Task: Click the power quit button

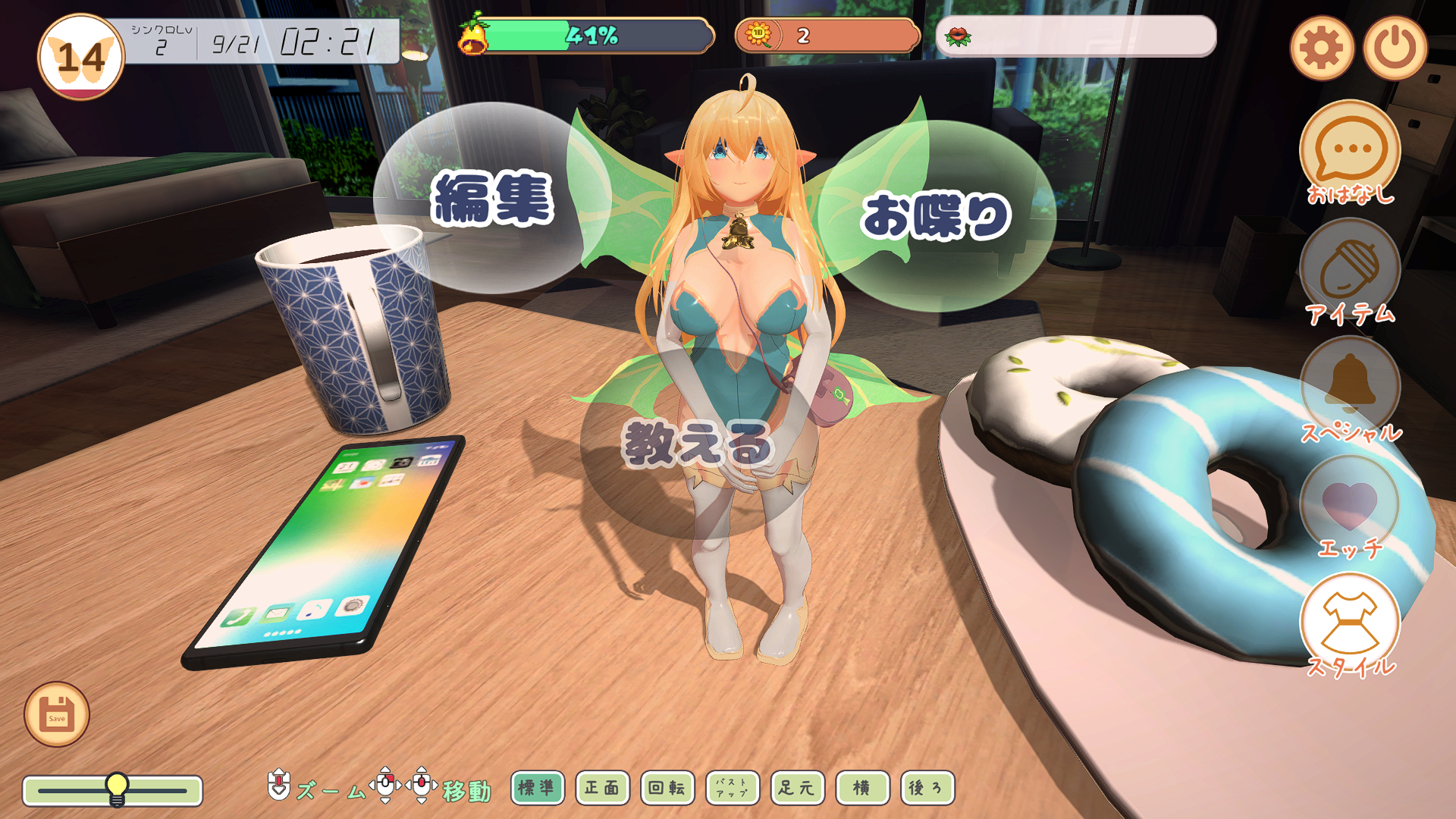Action: click(1395, 49)
